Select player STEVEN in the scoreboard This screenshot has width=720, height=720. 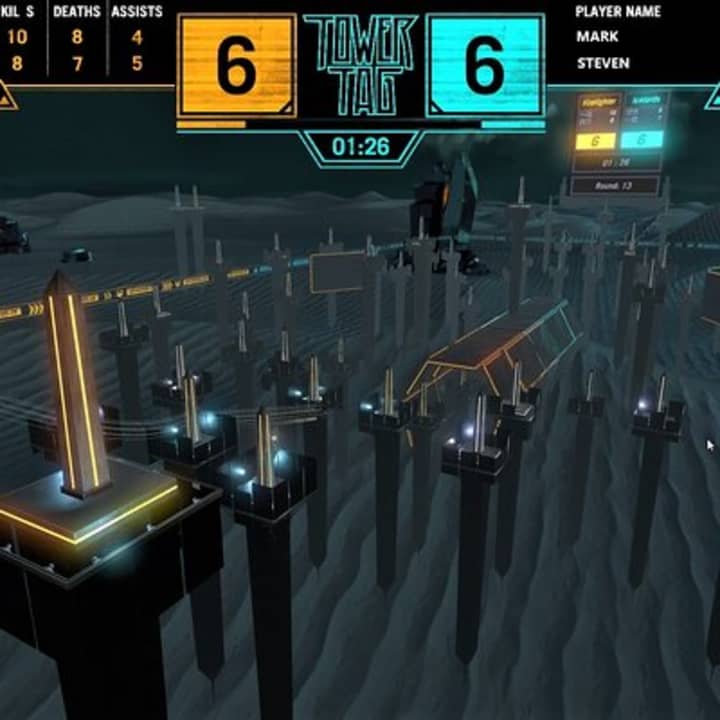point(603,63)
